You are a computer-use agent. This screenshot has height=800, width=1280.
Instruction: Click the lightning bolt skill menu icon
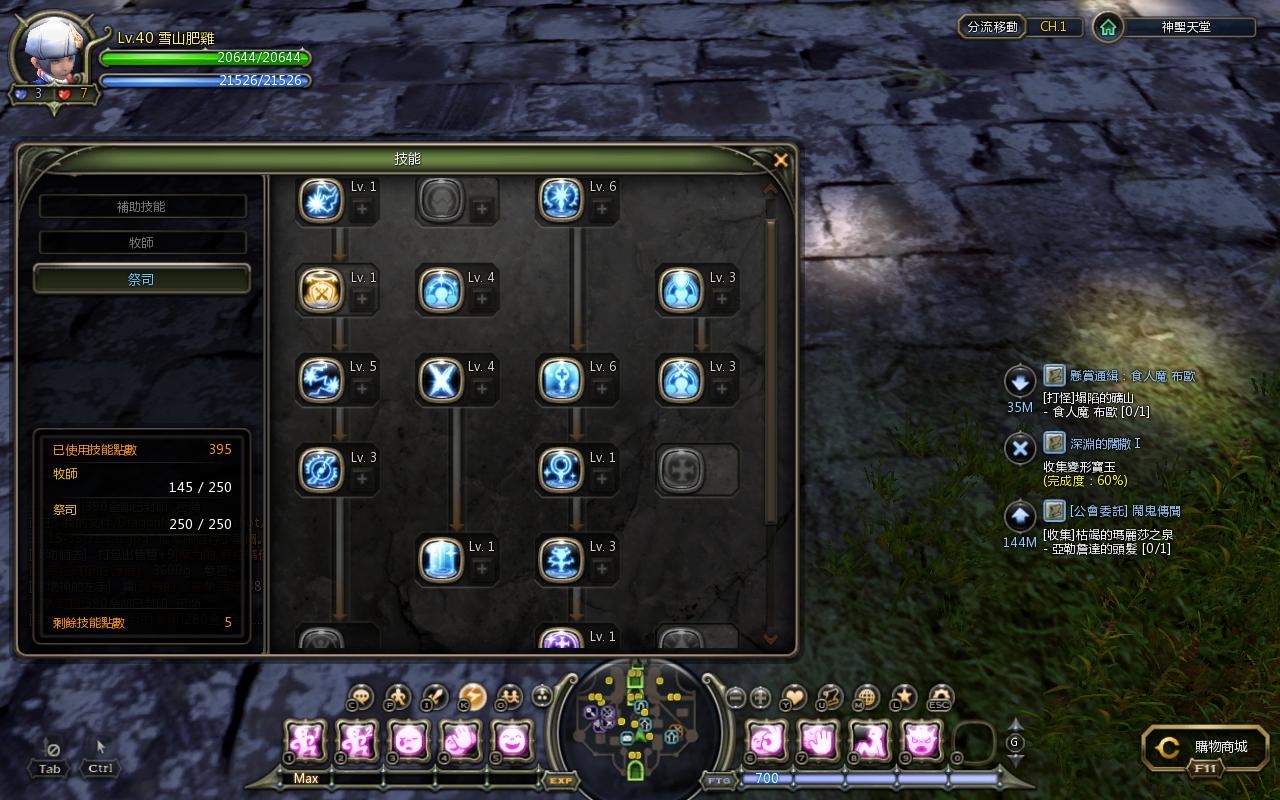click(x=472, y=697)
